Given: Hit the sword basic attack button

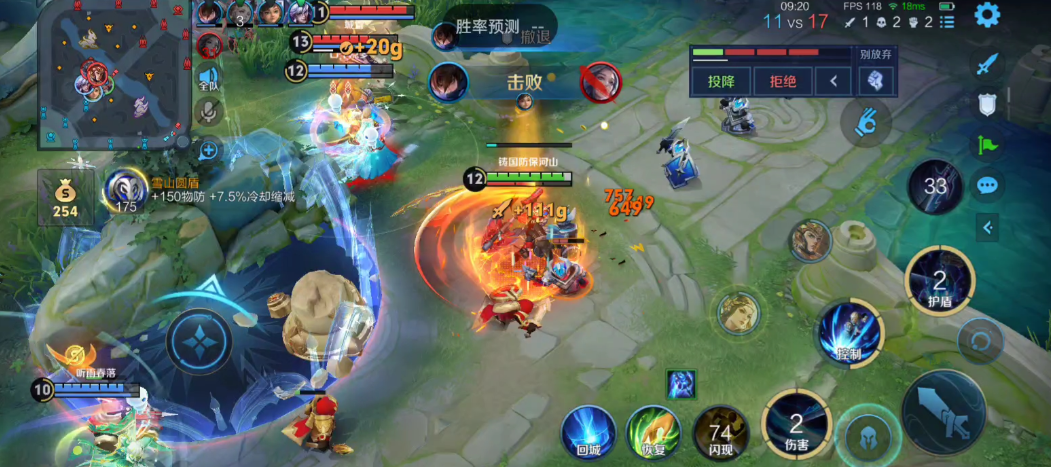Looking at the screenshot, I should click(943, 411).
